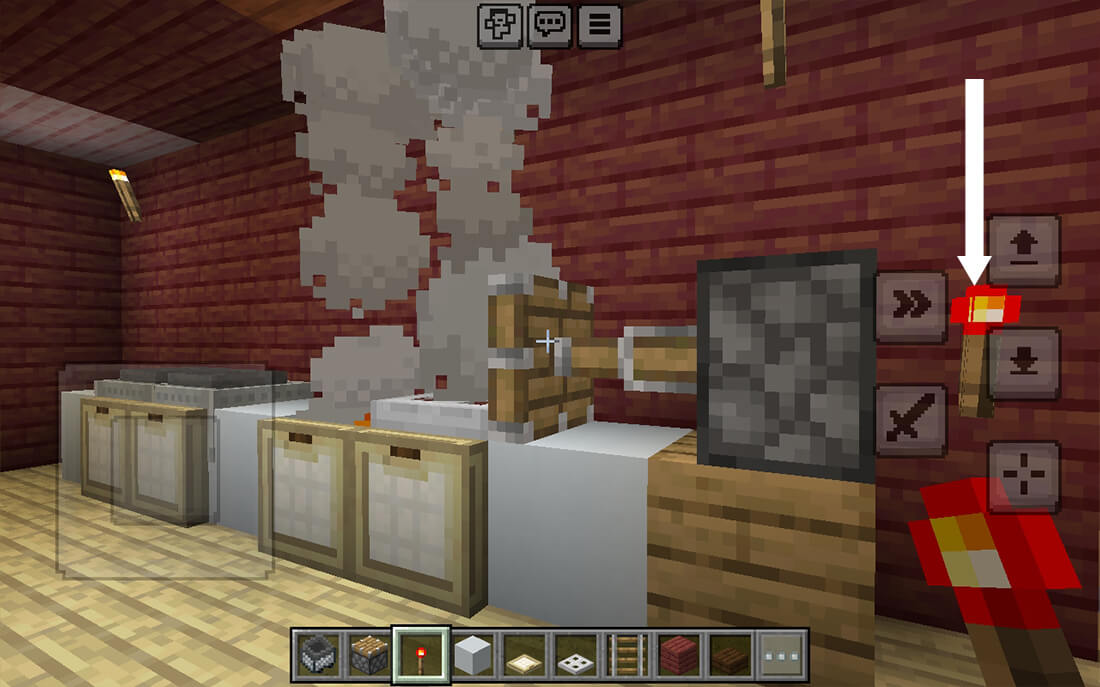
Task: Select the cauldron hotbar slot
Action: pyautogui.click(x=317, y=655)
